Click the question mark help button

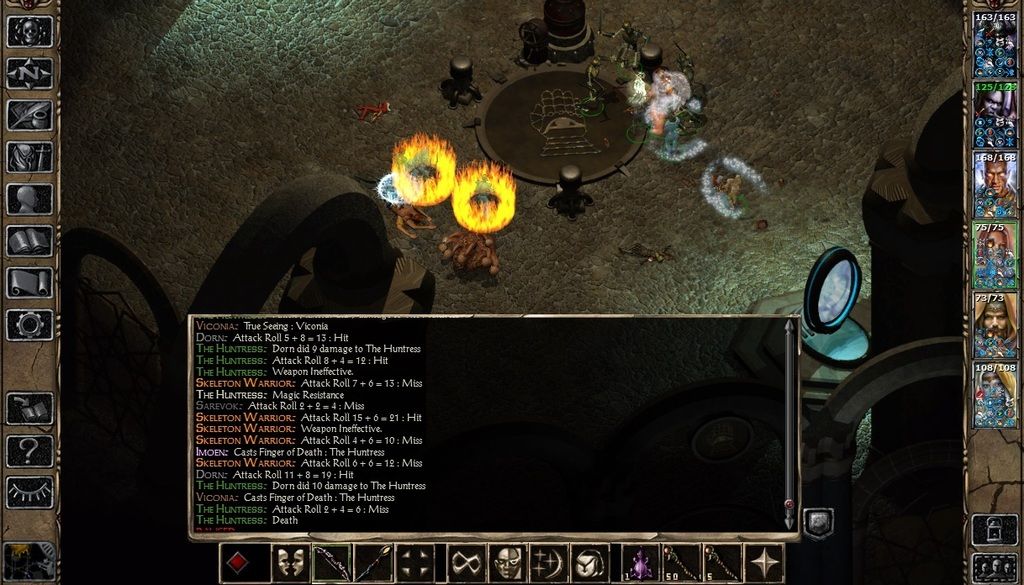[x=30, y=451]
